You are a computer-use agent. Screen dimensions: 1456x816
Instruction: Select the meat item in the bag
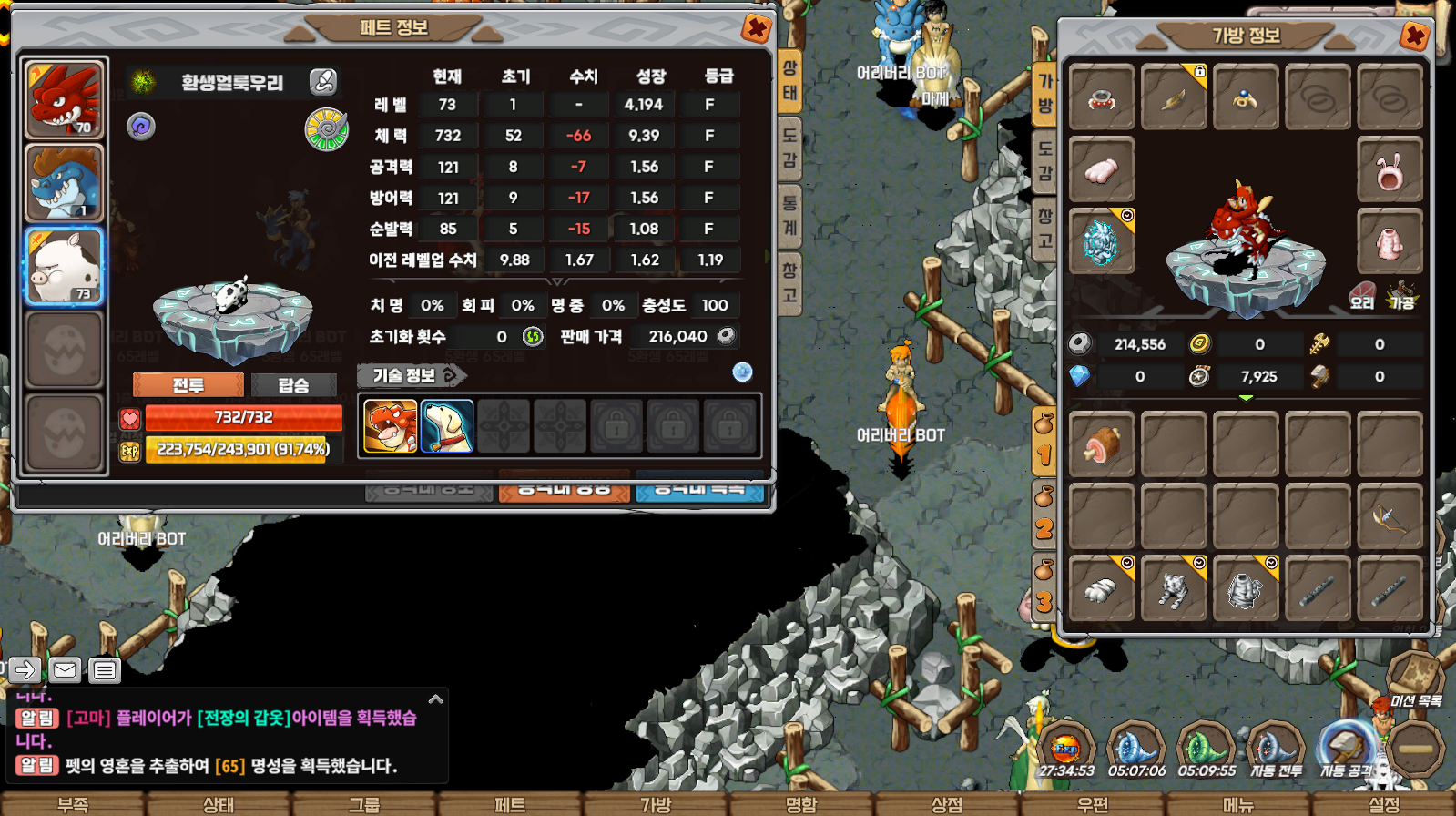coord(1102,444)
